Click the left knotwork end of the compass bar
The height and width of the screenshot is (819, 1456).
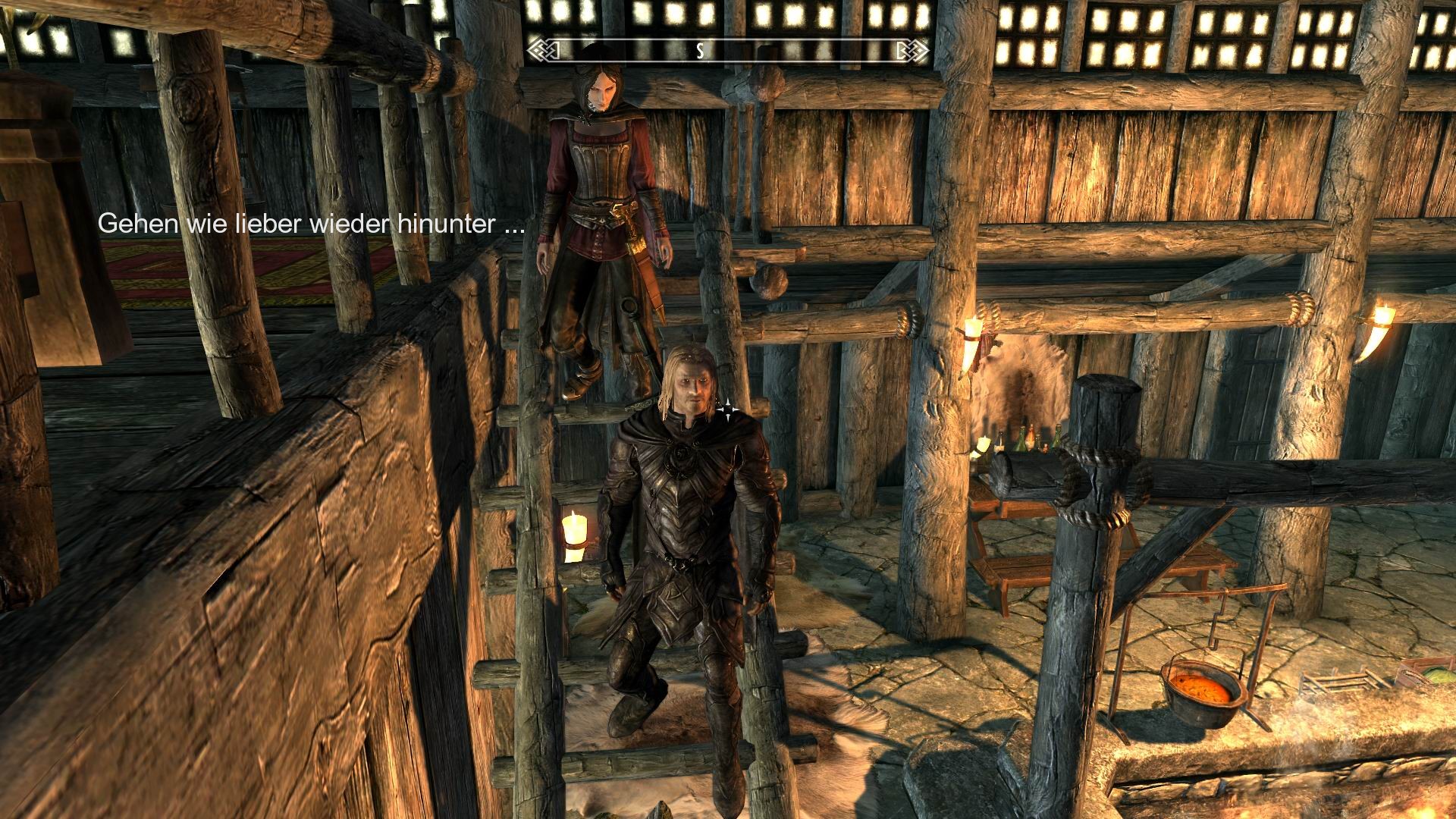pos(541,49)
